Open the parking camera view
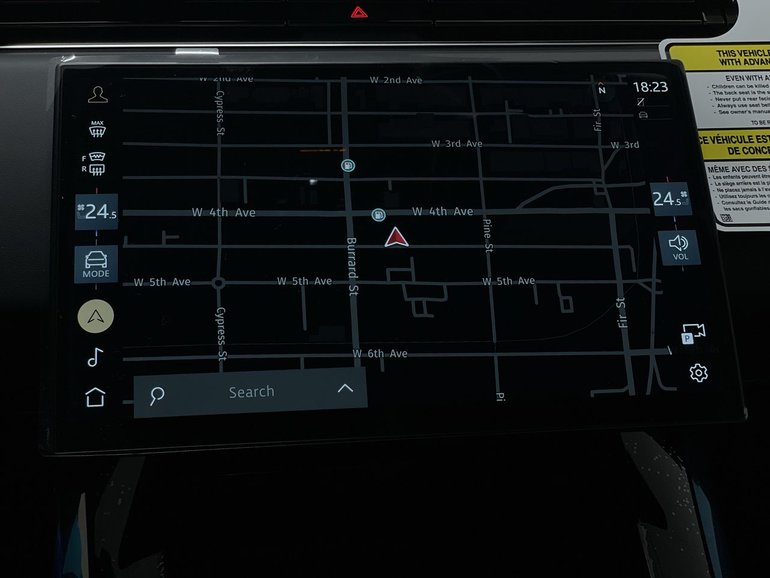The image size is (770, 578). pos(692,333)
